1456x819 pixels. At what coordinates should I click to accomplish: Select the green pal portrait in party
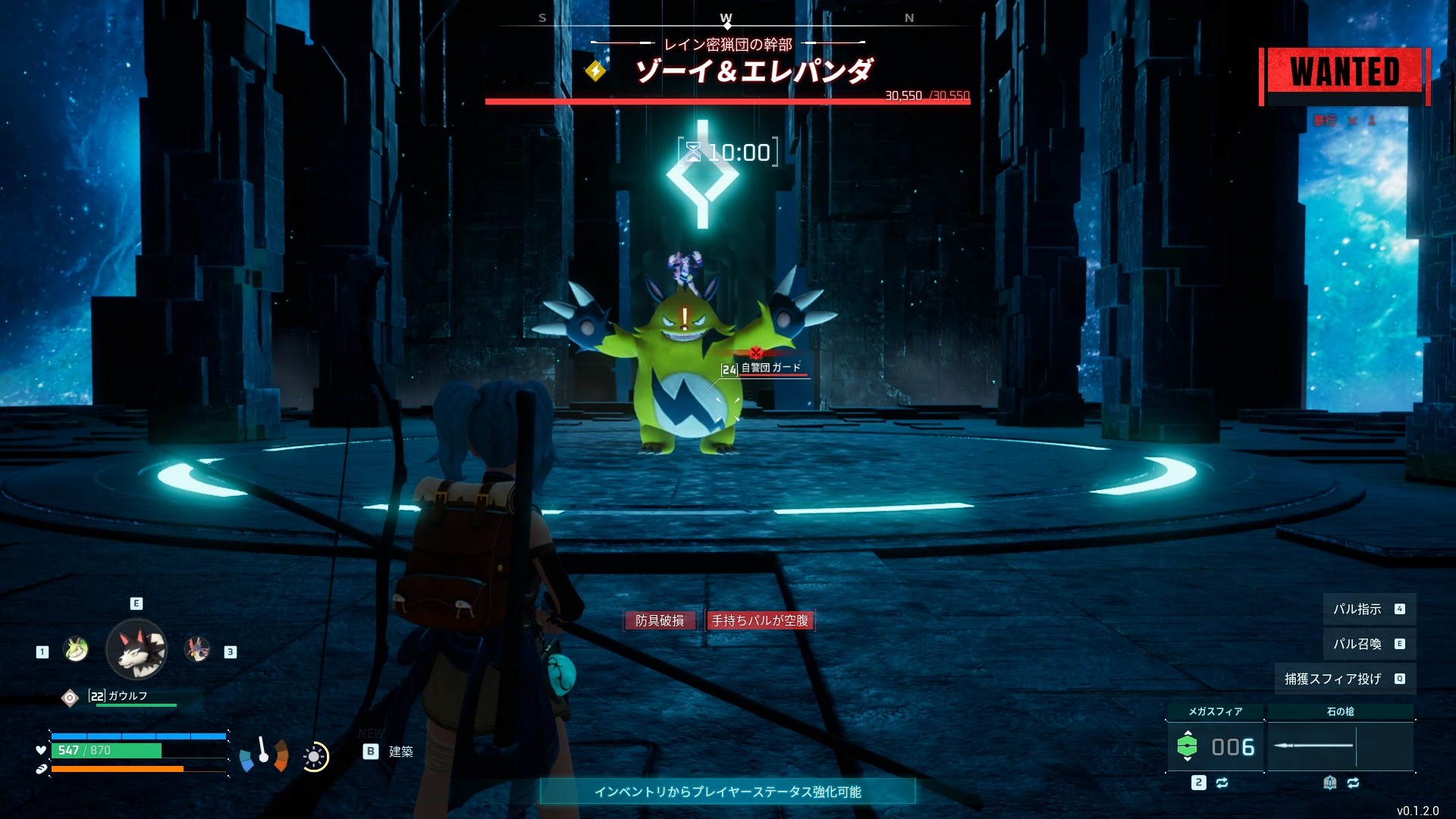(76, 650)
